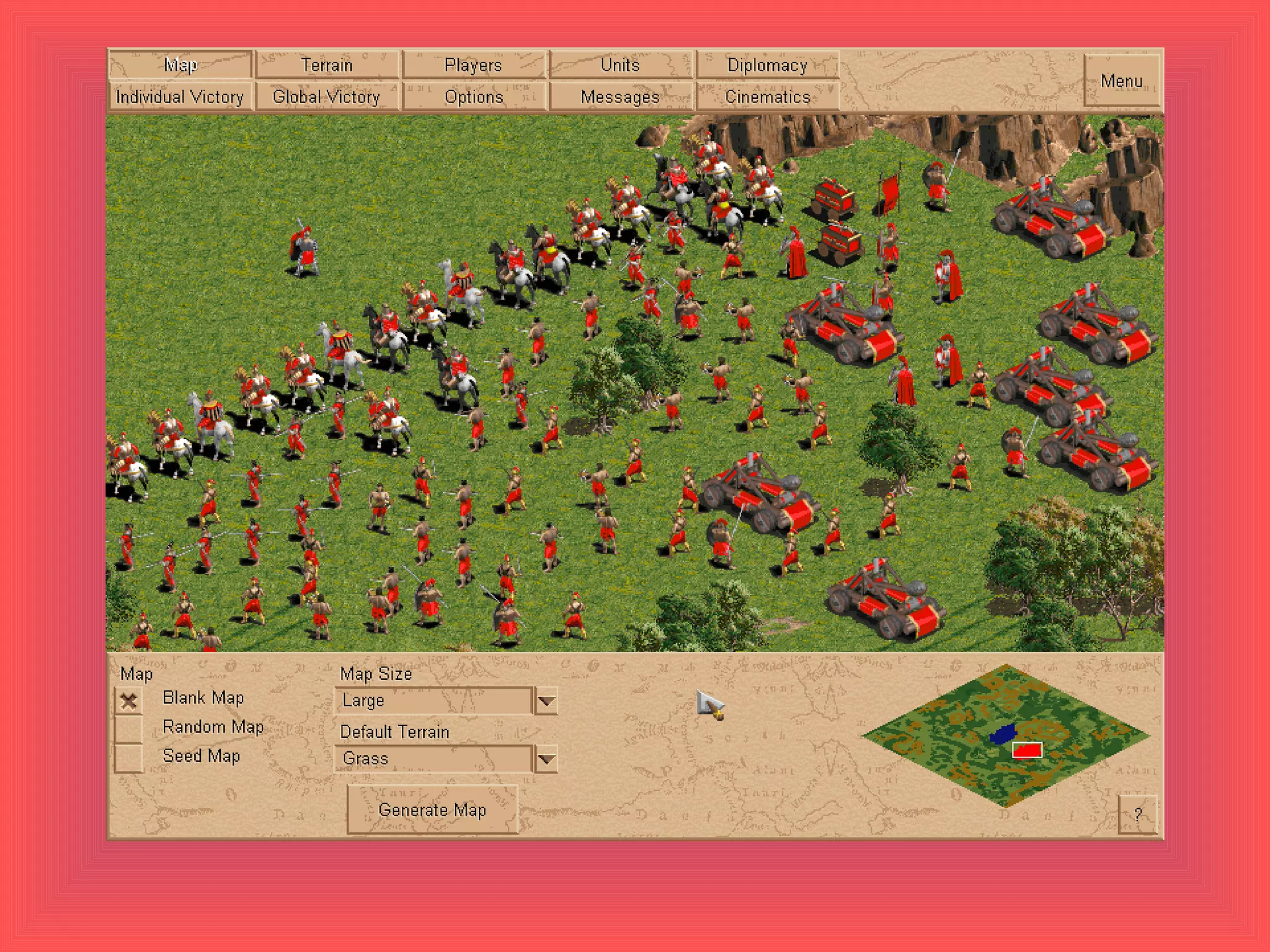Select the Random Map option

pyautogui.click(x=129, y=729)
